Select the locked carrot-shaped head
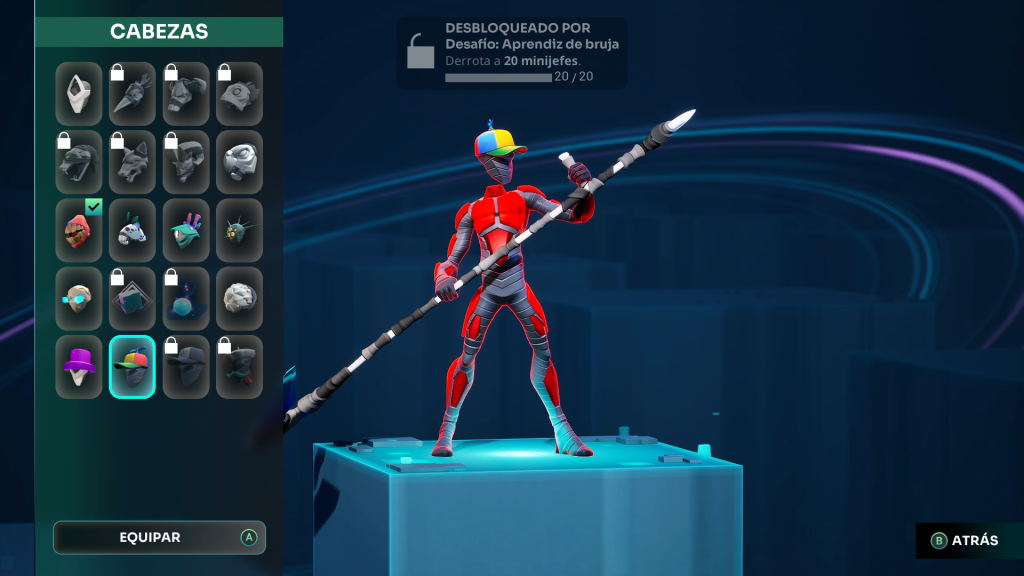 click(132, 94)
